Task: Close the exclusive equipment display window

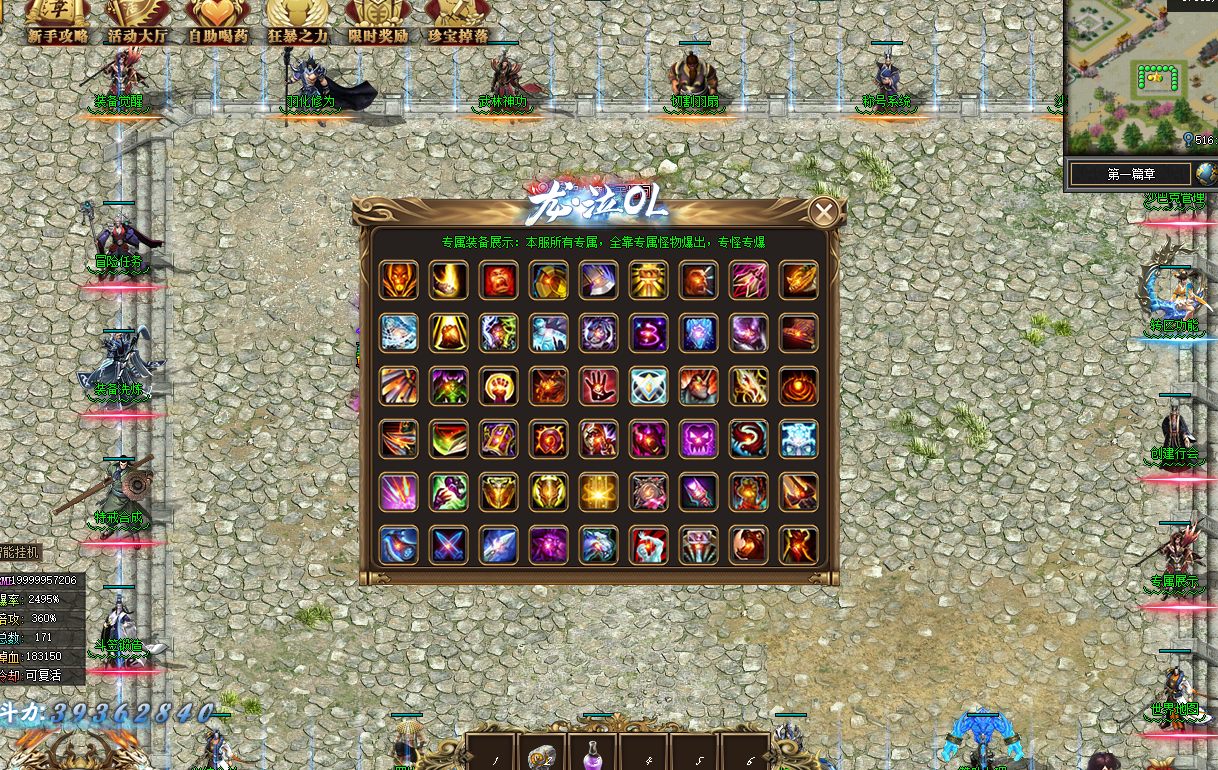Action: [823, 212]
